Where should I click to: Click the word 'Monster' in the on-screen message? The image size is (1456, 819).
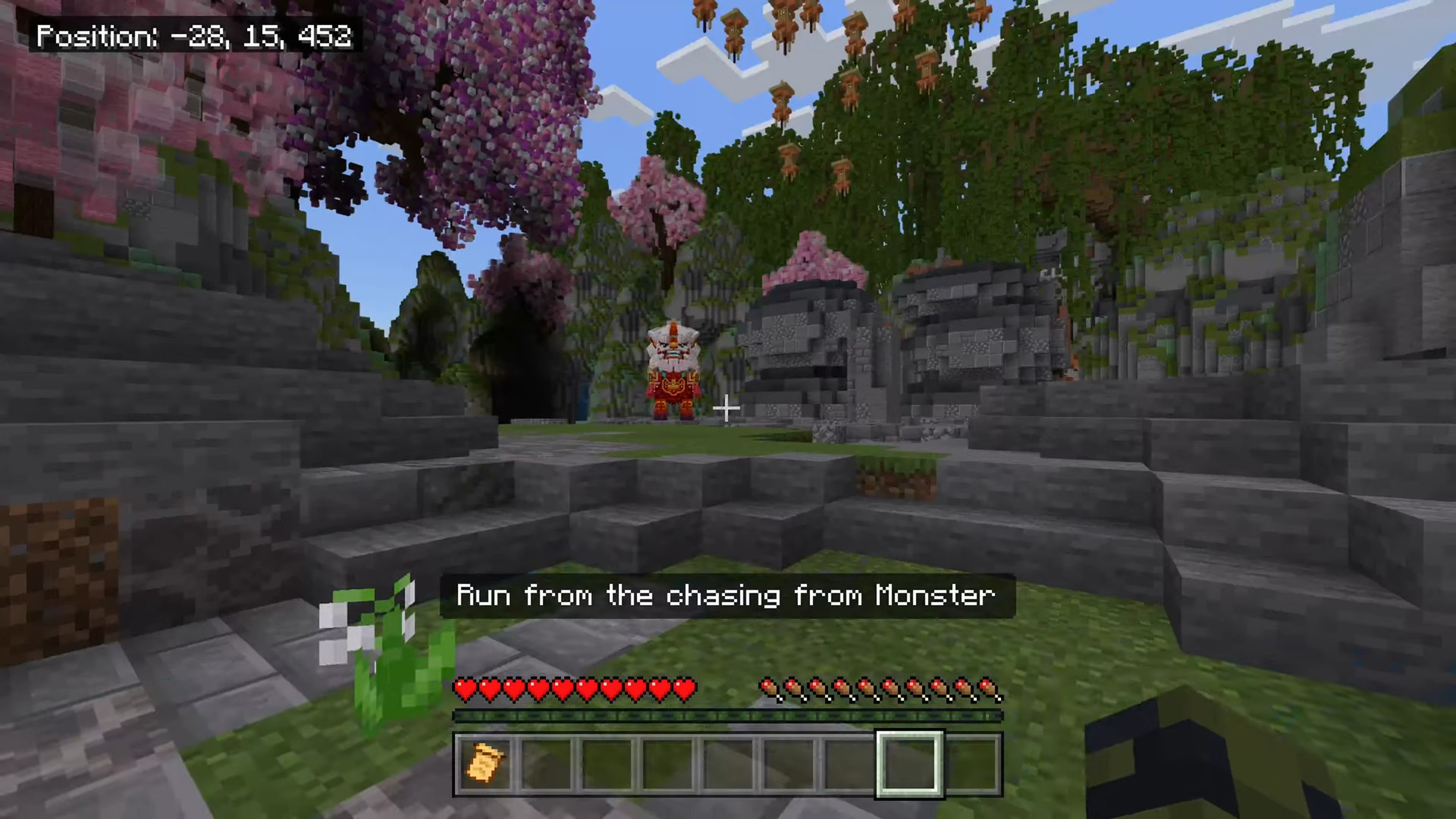tap(936, 596)
